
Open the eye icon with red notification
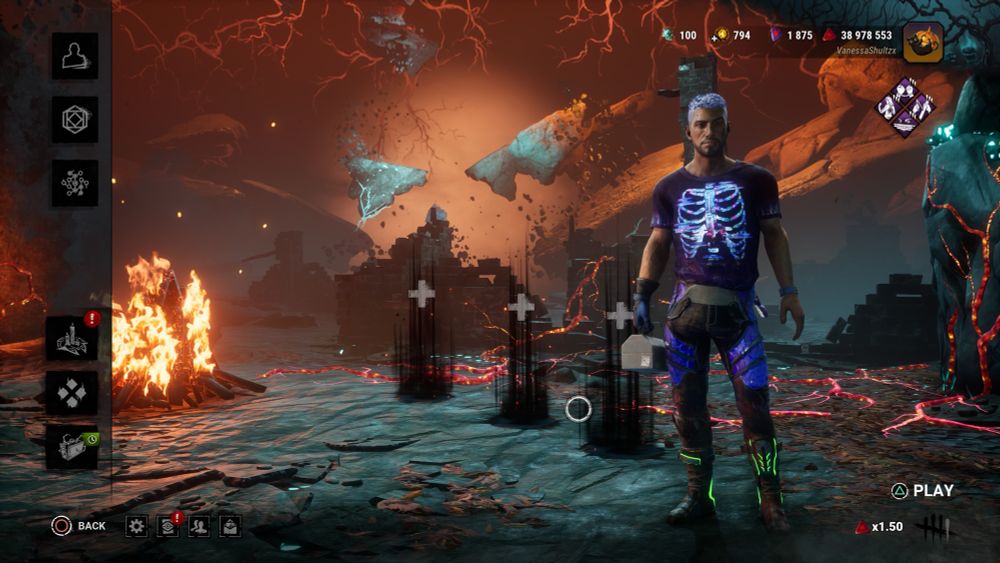click(x=168, y=526)
